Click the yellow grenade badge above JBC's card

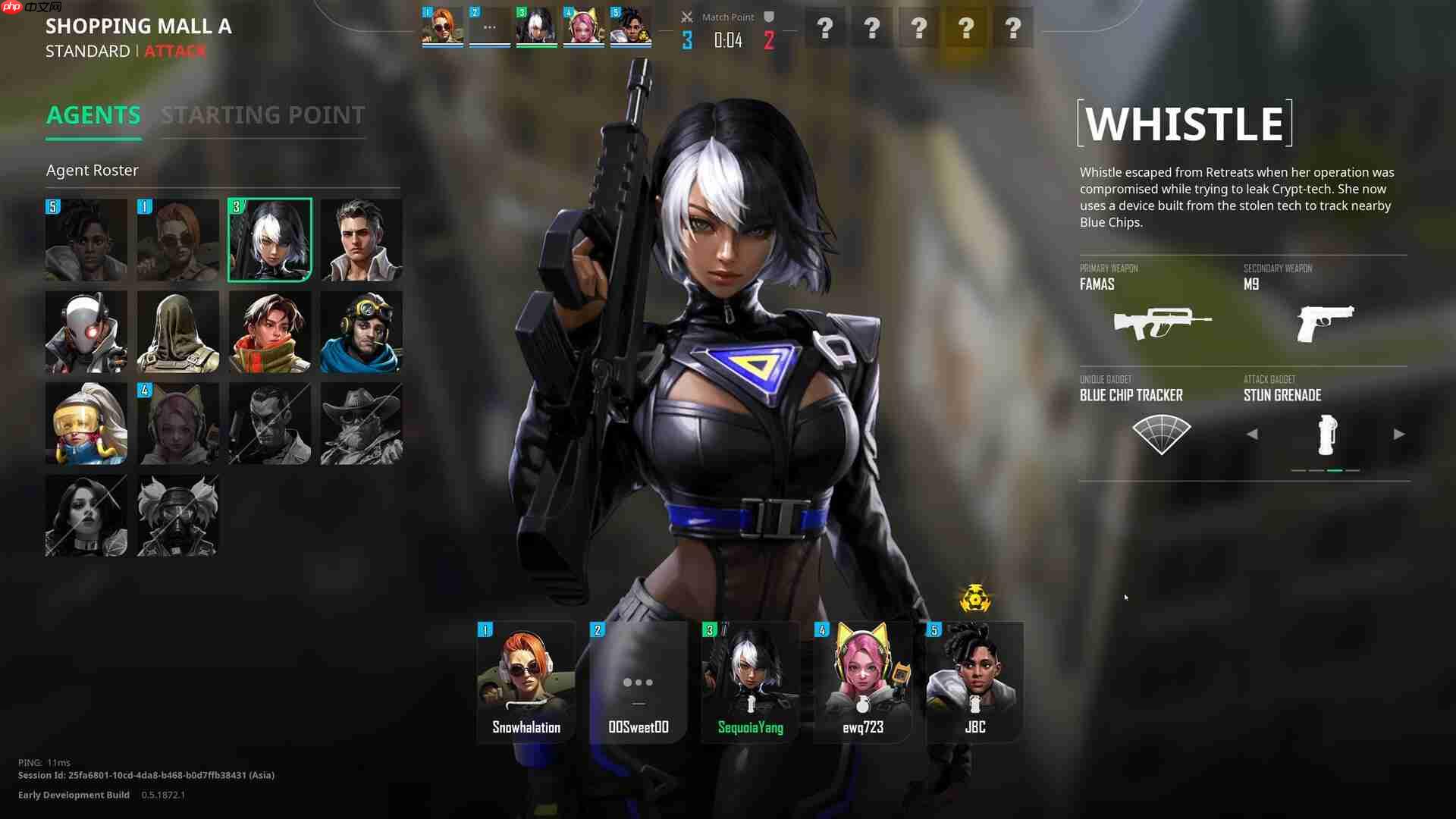977,598
